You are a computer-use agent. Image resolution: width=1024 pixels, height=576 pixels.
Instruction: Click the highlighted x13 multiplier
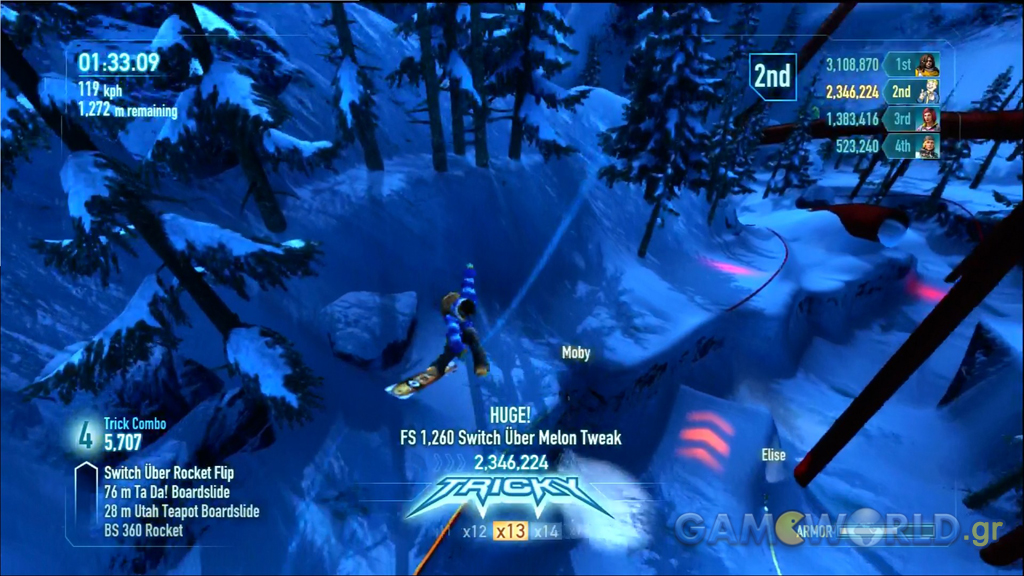(511, 531)
